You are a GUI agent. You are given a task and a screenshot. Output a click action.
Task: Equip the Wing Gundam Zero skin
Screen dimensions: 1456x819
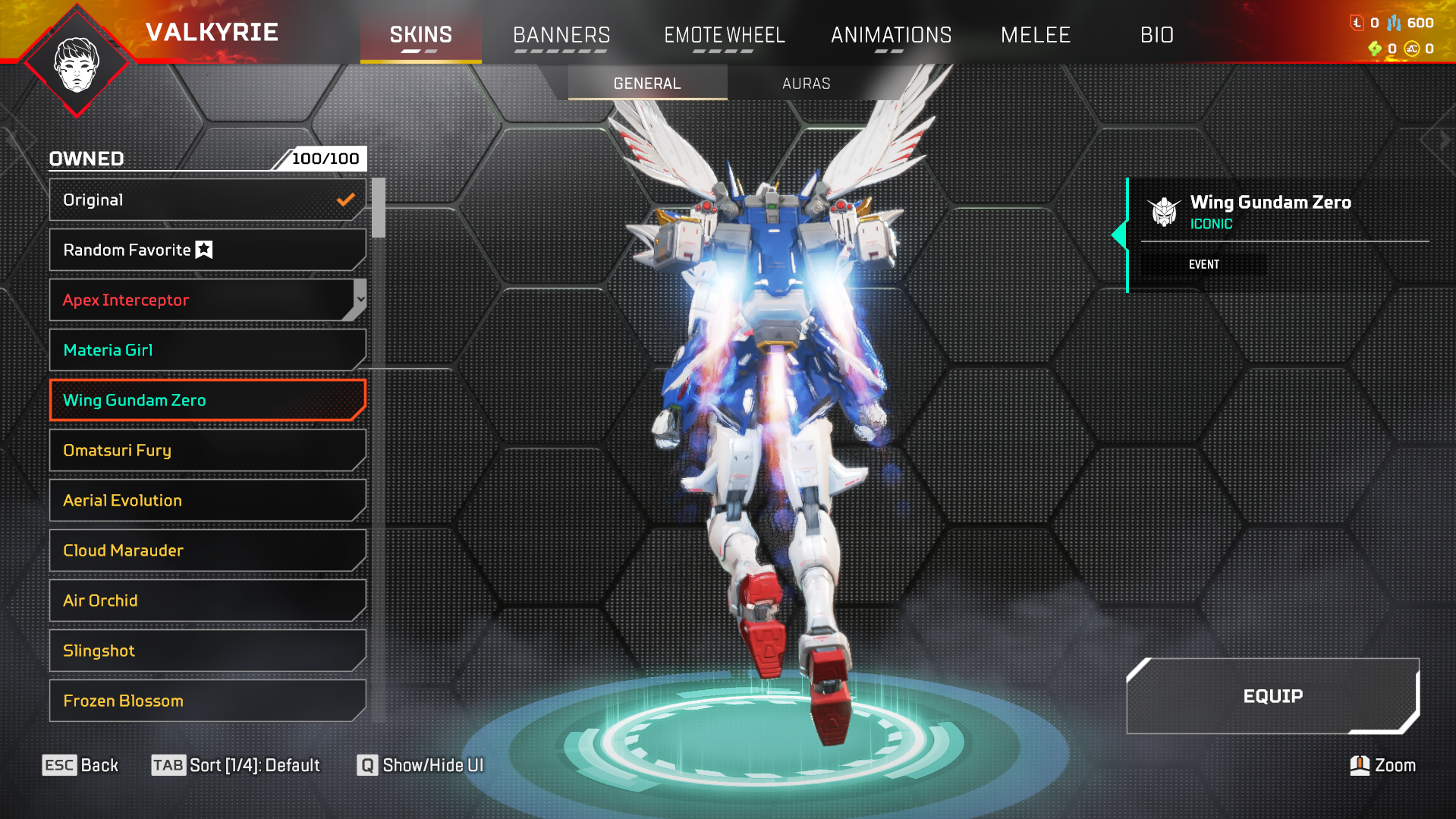point(1272,696)
